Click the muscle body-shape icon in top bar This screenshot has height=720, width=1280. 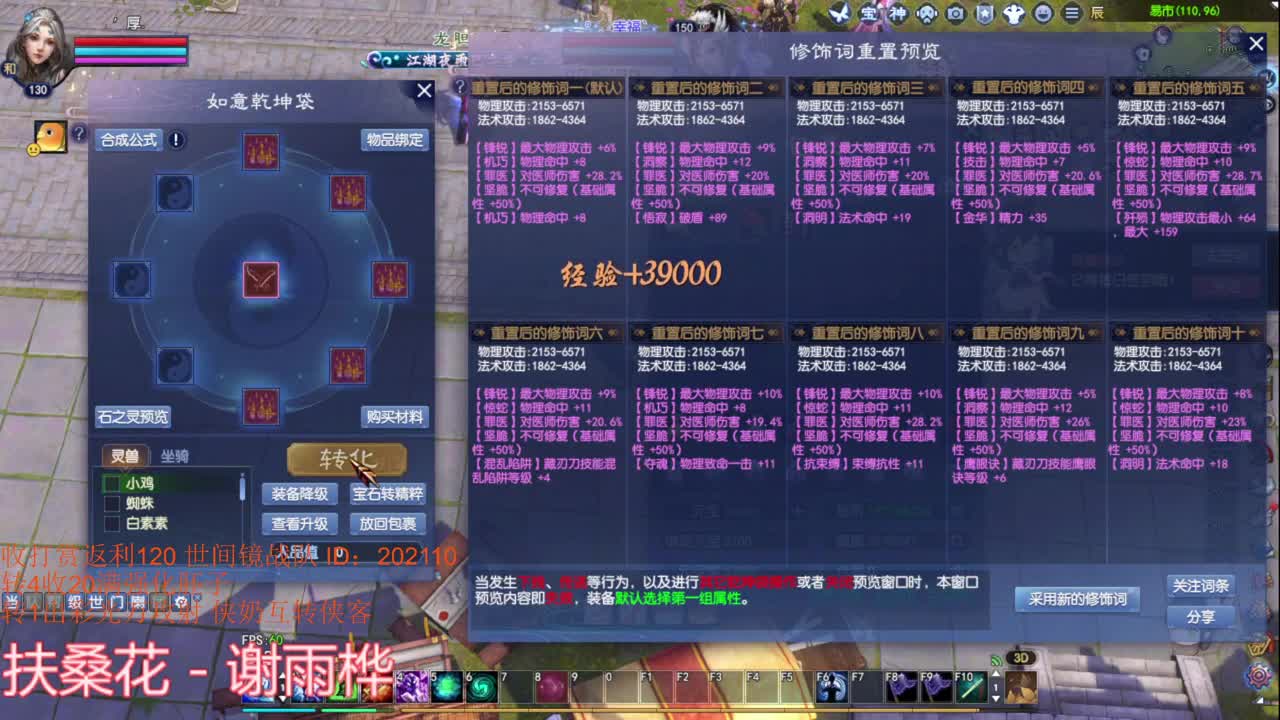[1014, 11]
